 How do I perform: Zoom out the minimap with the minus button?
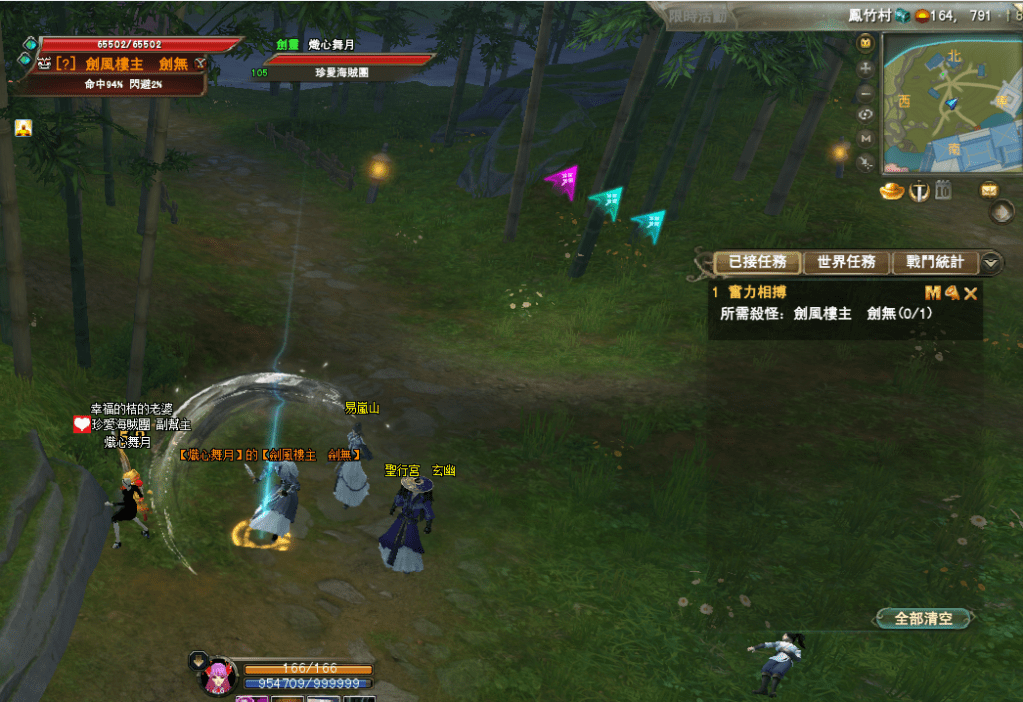point(866,92)
